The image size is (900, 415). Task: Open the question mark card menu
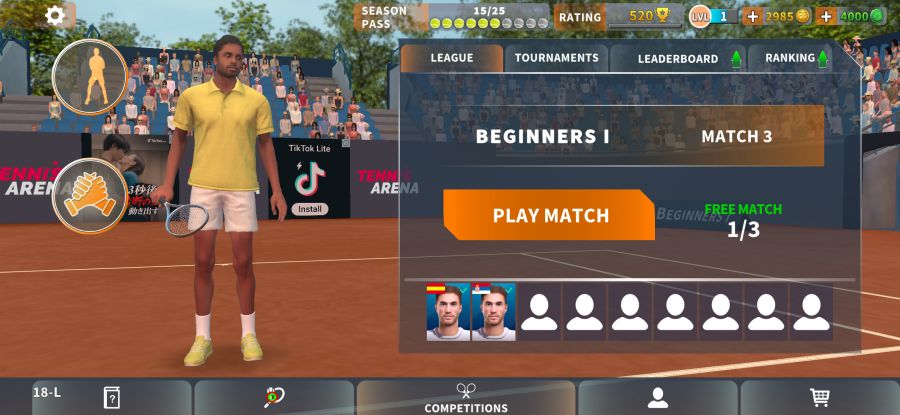point(111,398)
